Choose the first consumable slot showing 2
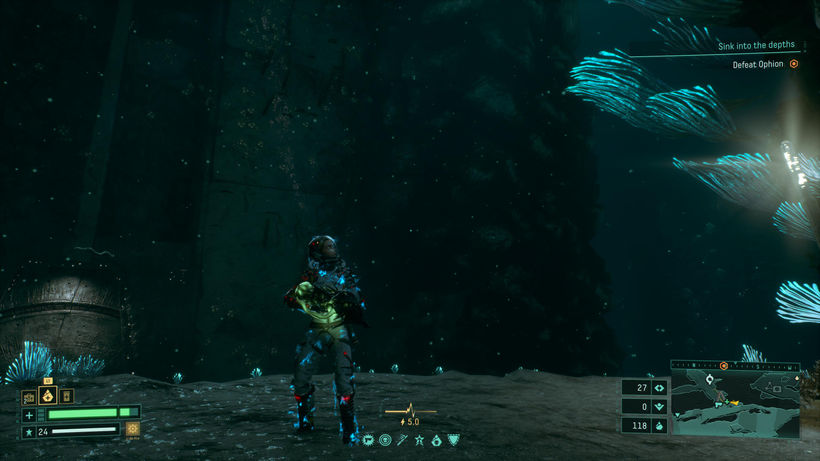Viewport: 820px width, 461px height. coord(30,396)
